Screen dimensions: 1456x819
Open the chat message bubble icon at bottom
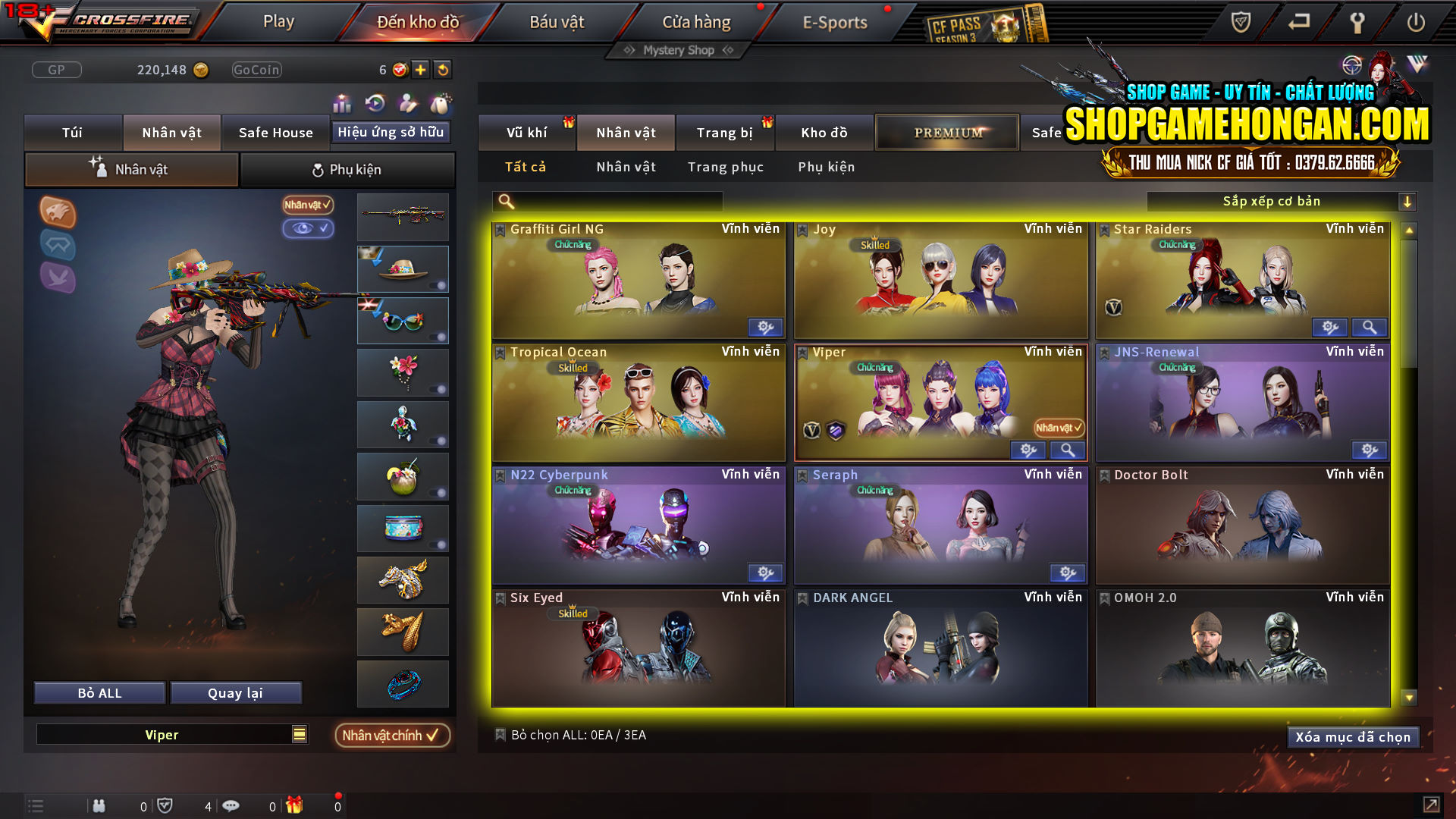231,805
